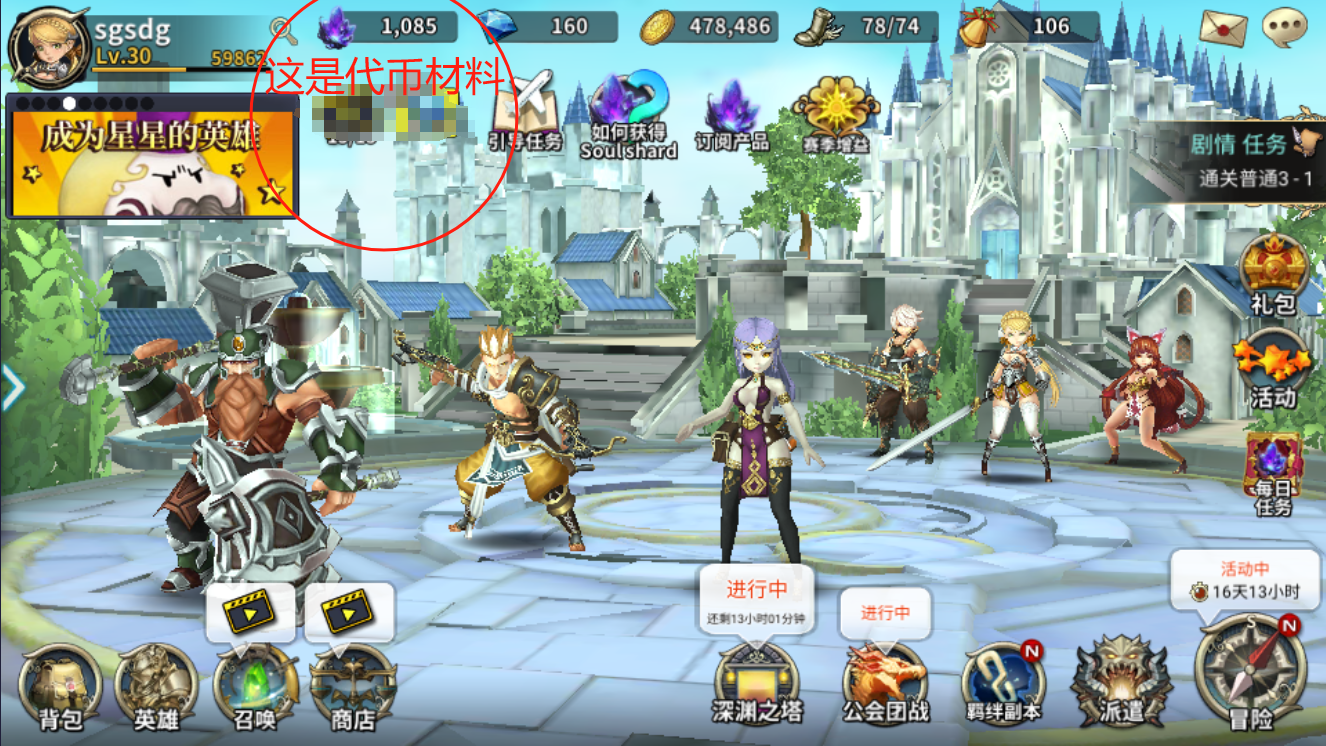Go to the 召唤 summon screen

255,685
